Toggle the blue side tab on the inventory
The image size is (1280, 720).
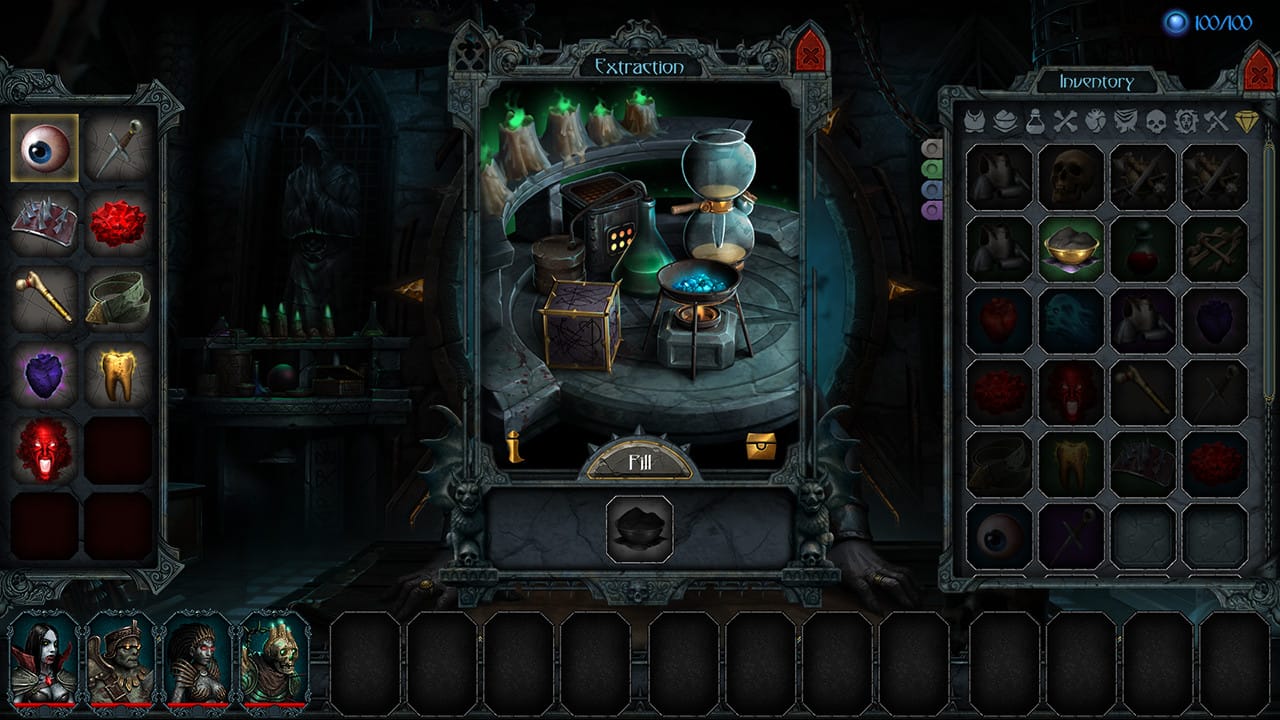[930, 189]
